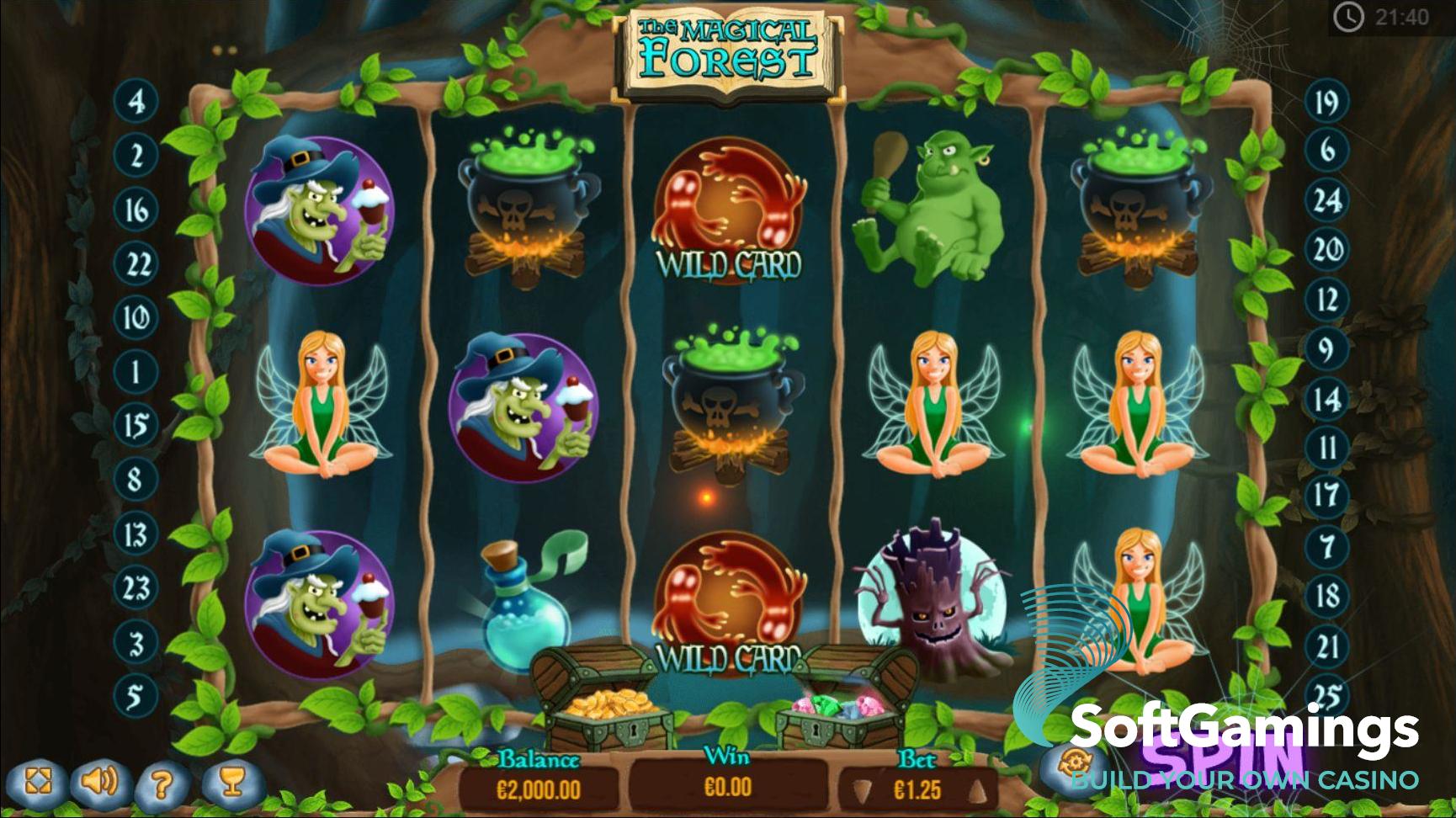
Task: Open the paytable trophy cup button
Action: pos(231,782)
